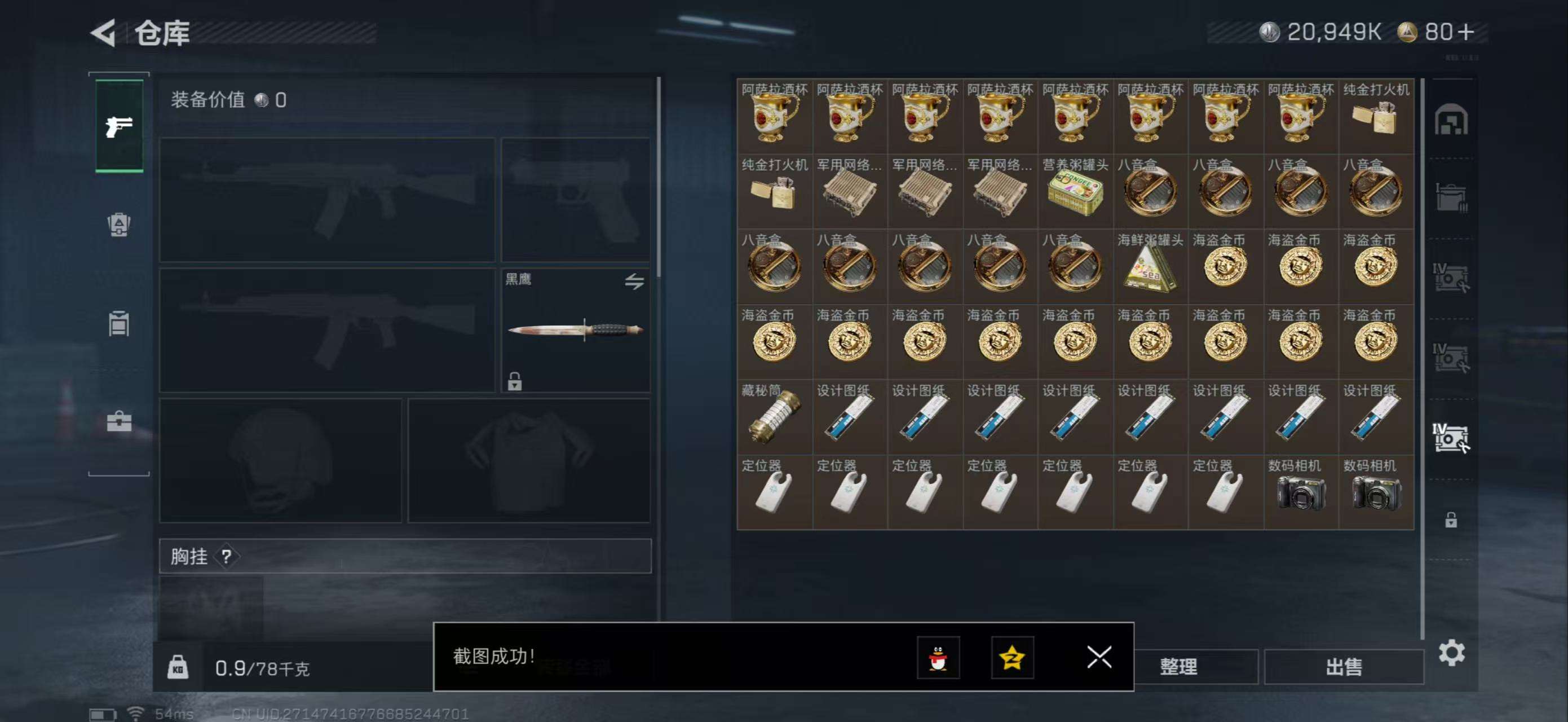
Task: Close the 截图成功 screenshot popup
Action: (x=1099, y=657)
